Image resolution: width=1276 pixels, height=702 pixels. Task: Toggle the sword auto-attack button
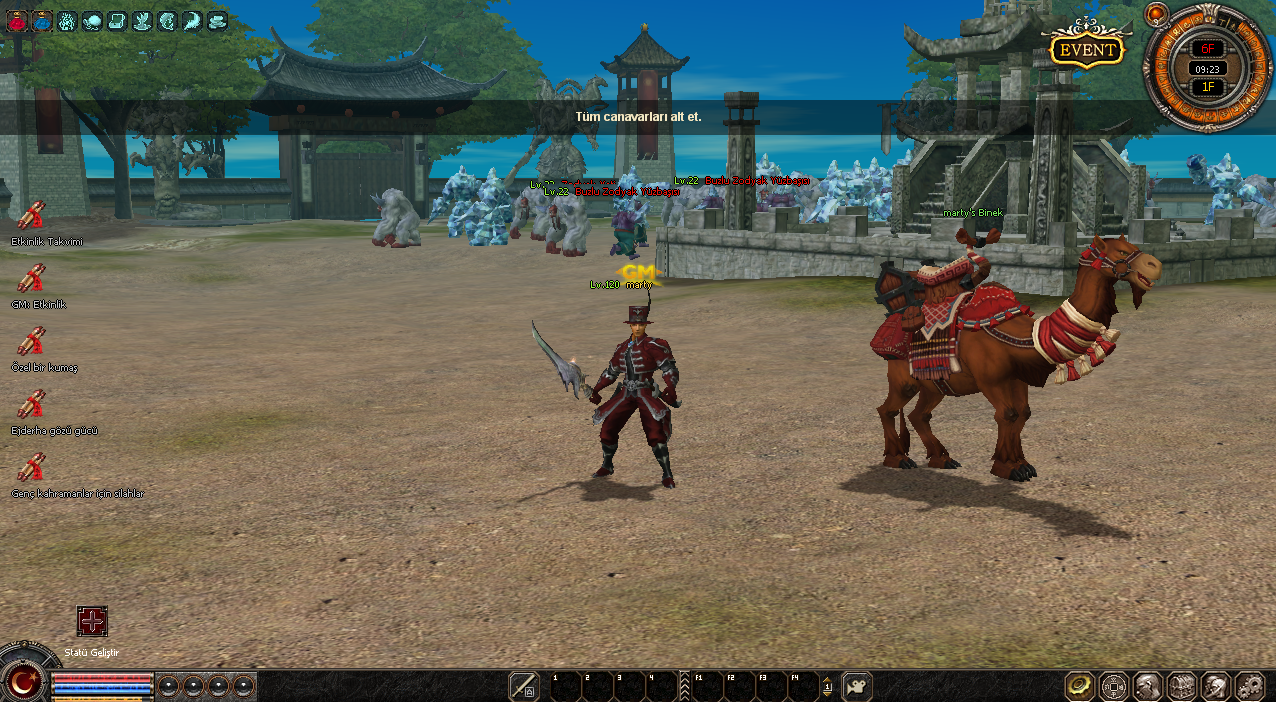524,686
